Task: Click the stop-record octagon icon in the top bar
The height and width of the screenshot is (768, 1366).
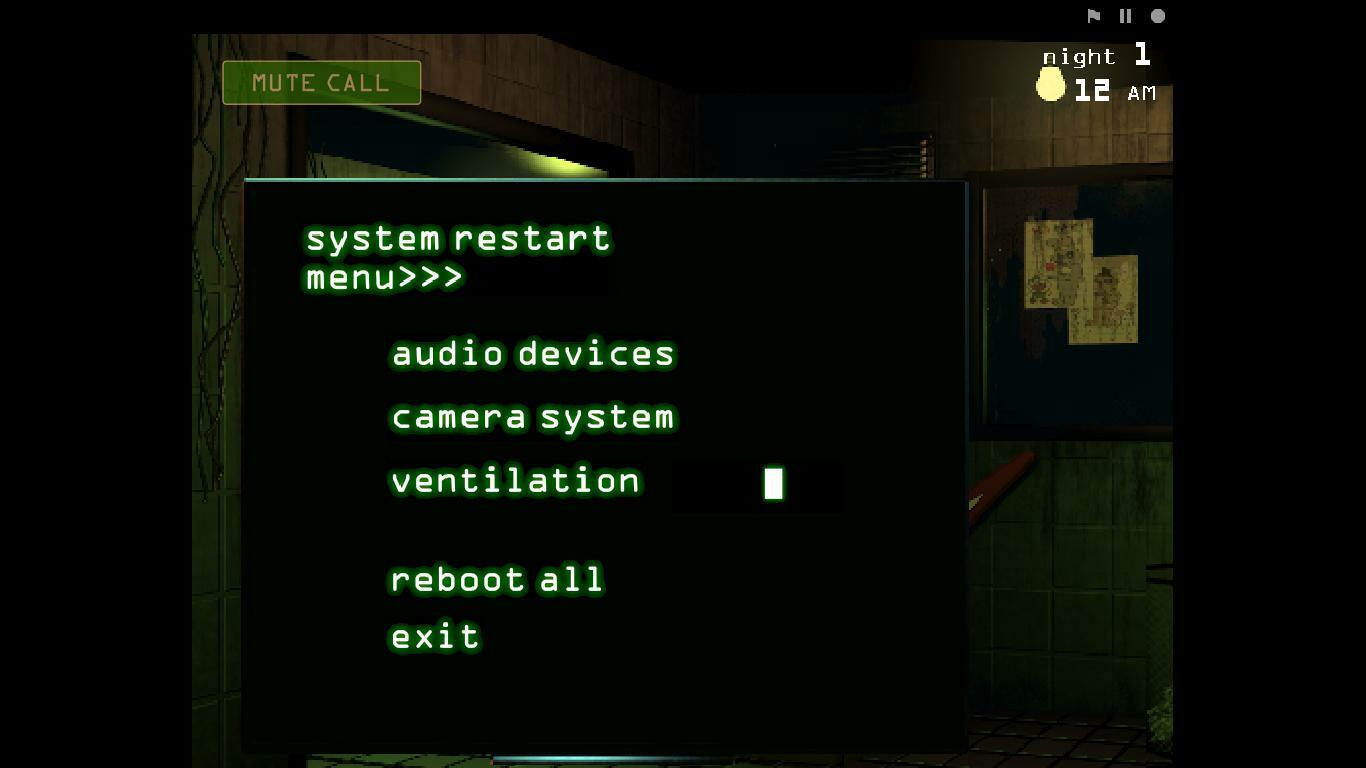Action: [x=1156, y=15]
